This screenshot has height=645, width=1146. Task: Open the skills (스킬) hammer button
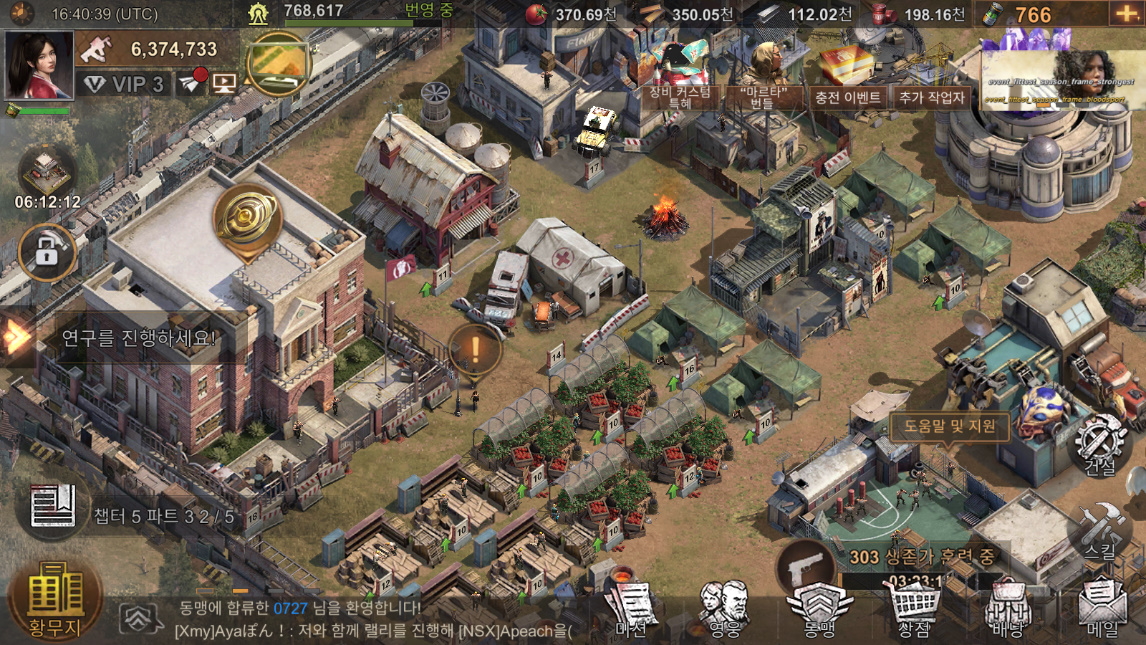click(x=1100, y=530)
